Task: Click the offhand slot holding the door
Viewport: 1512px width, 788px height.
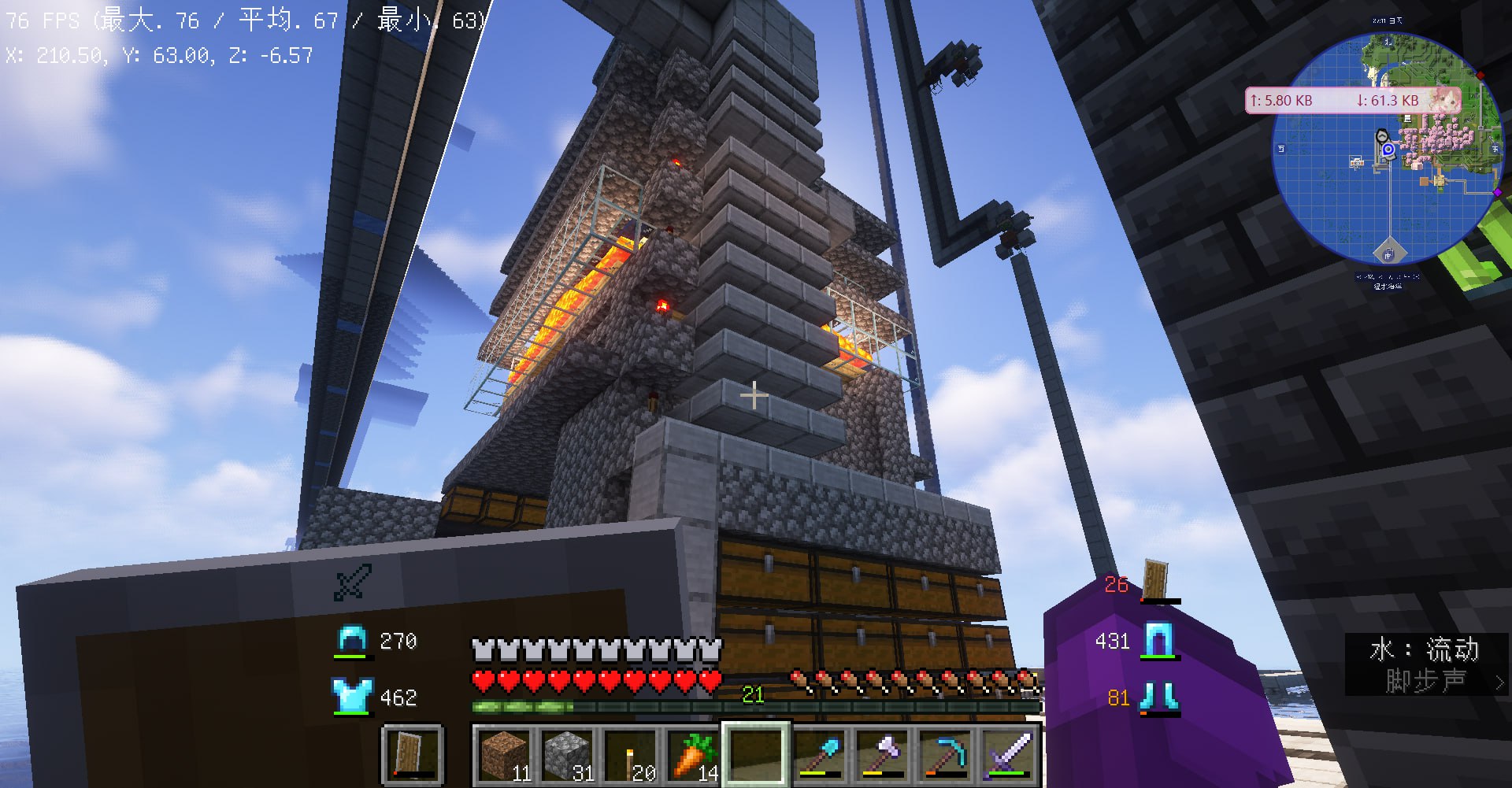Action: 412,755
